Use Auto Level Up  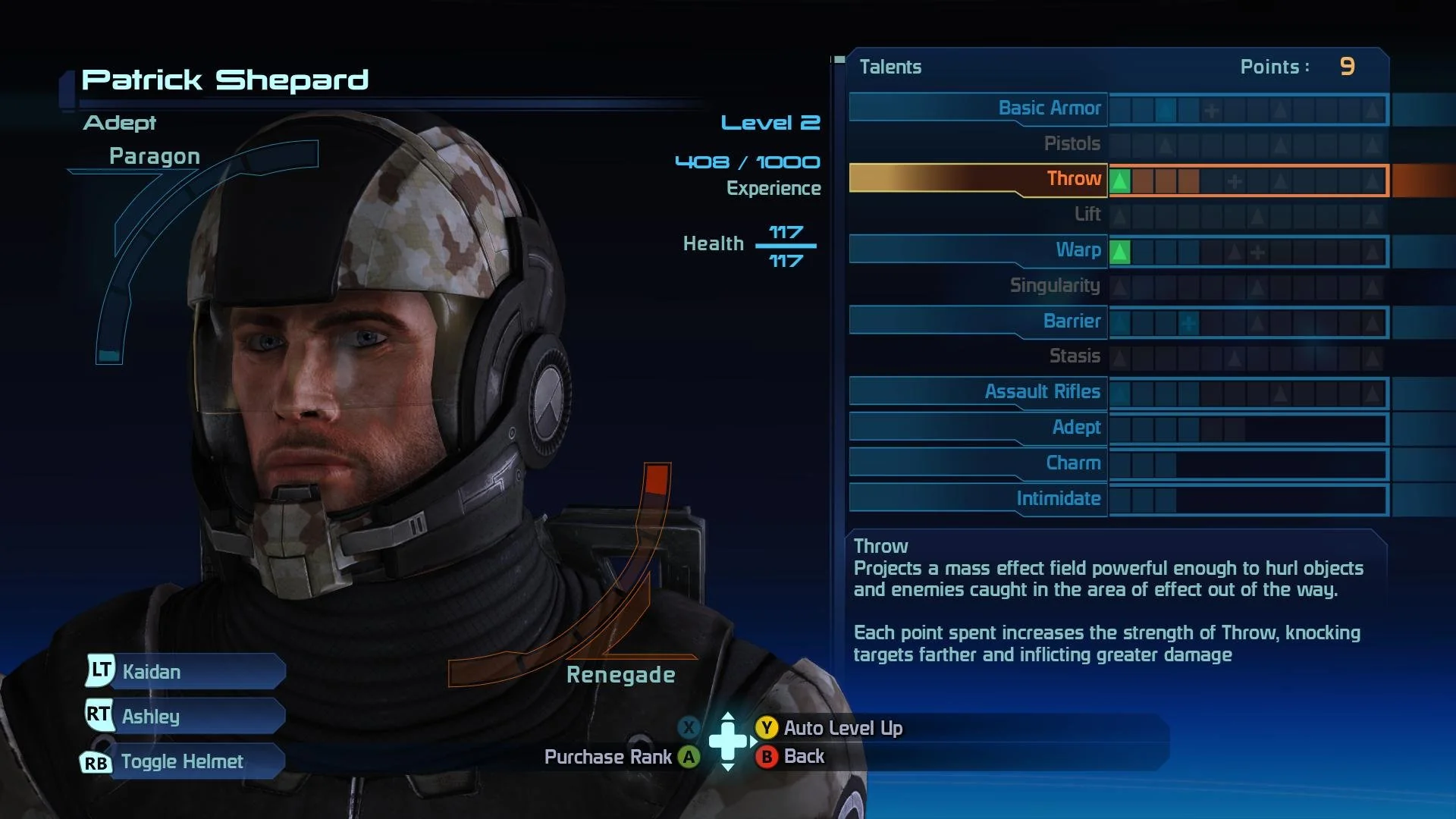point(842,728)
